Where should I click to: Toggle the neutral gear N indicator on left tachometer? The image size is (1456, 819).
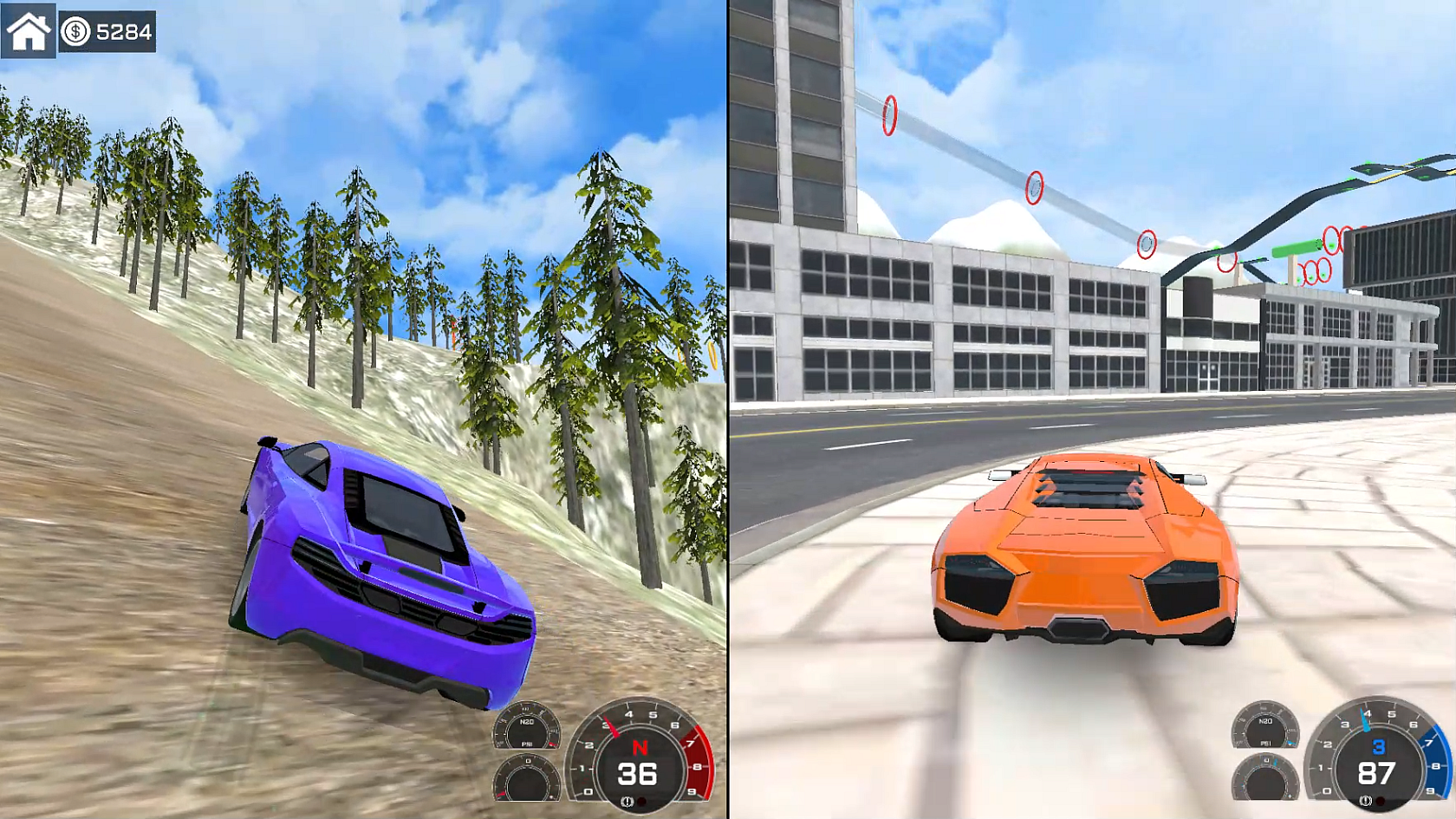(x=640, y=747)
